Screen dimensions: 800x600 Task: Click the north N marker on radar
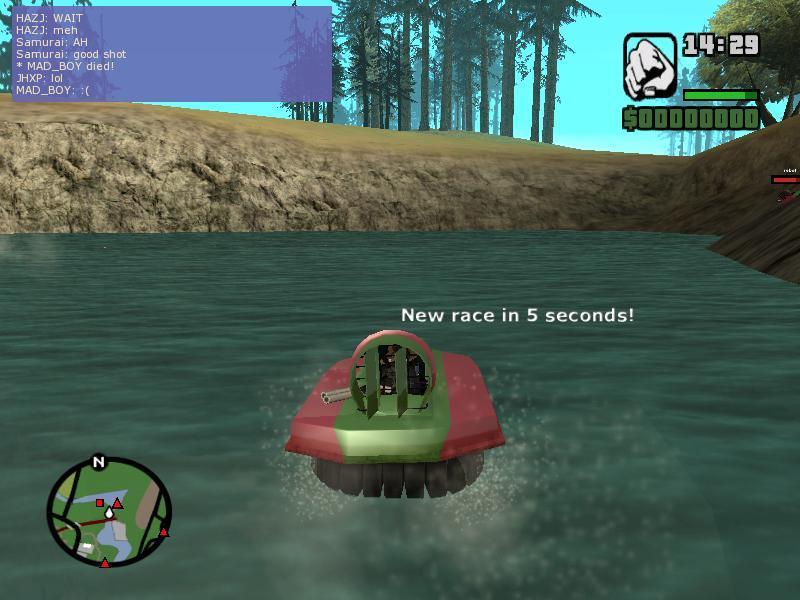[x=98, y=462]
